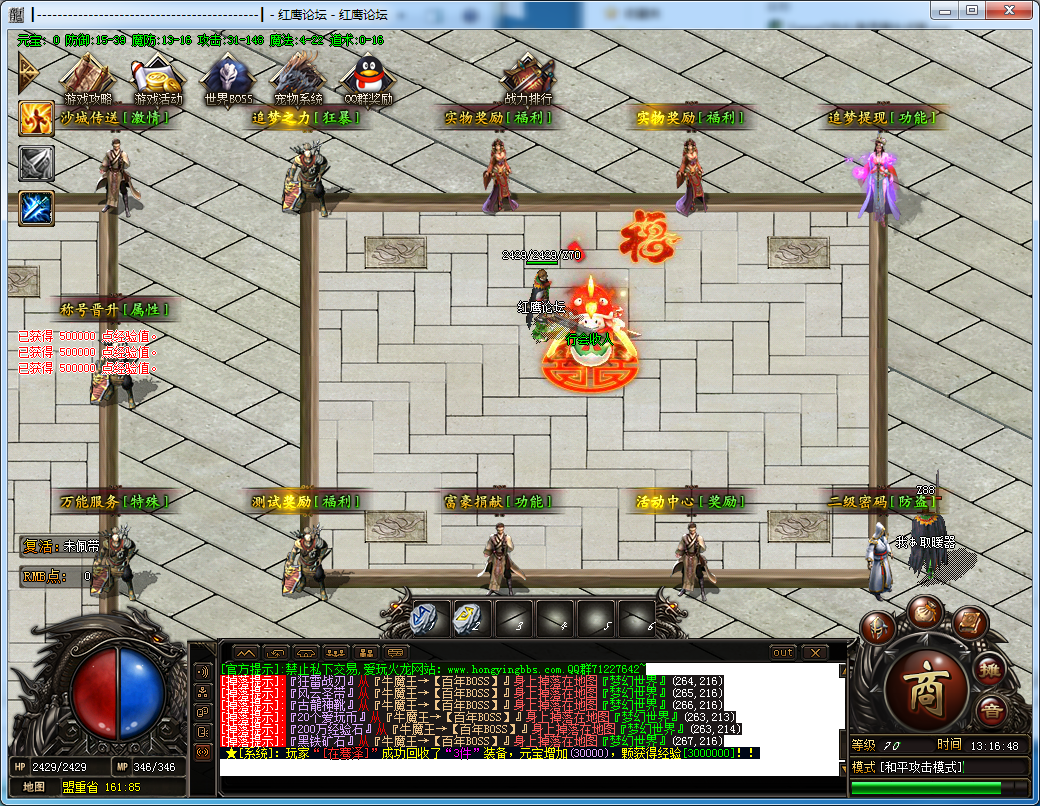Open the 战力排行 power ranking icon
Viewport: 1040px width, 806px height.
(x=527, y=76)
